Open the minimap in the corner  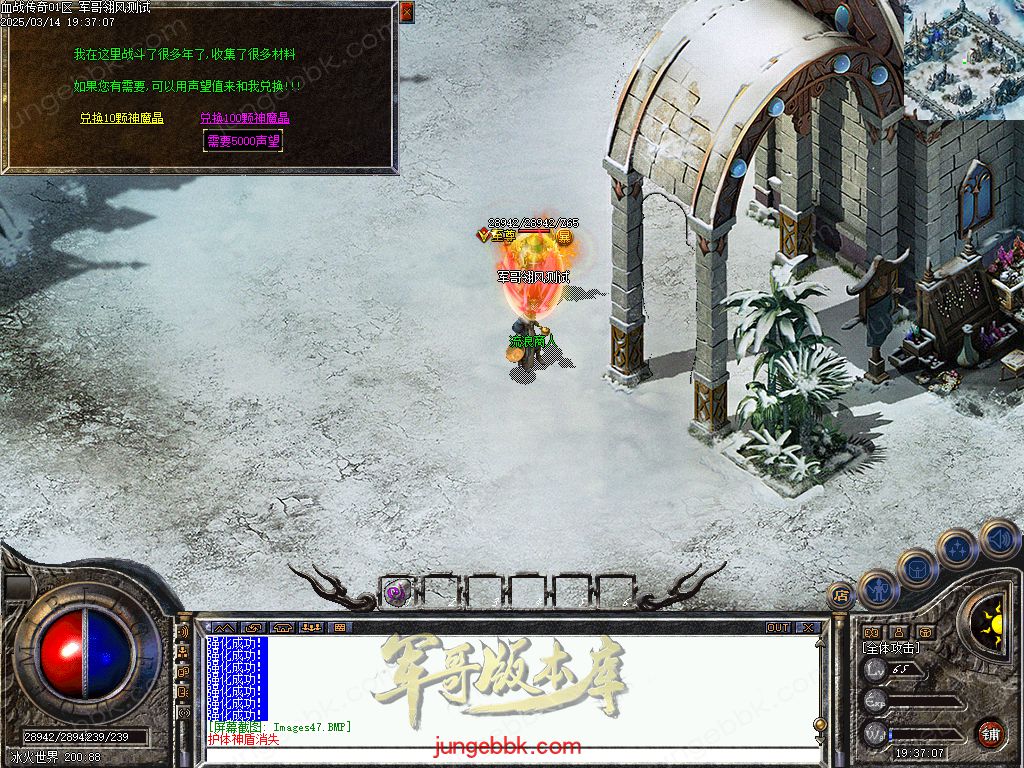pos(963,58)
